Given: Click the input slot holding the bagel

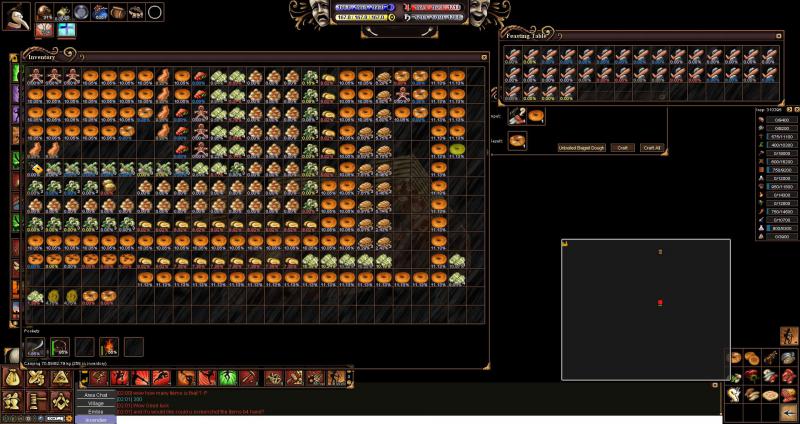Looking at the screenshot, I should 517,140.
